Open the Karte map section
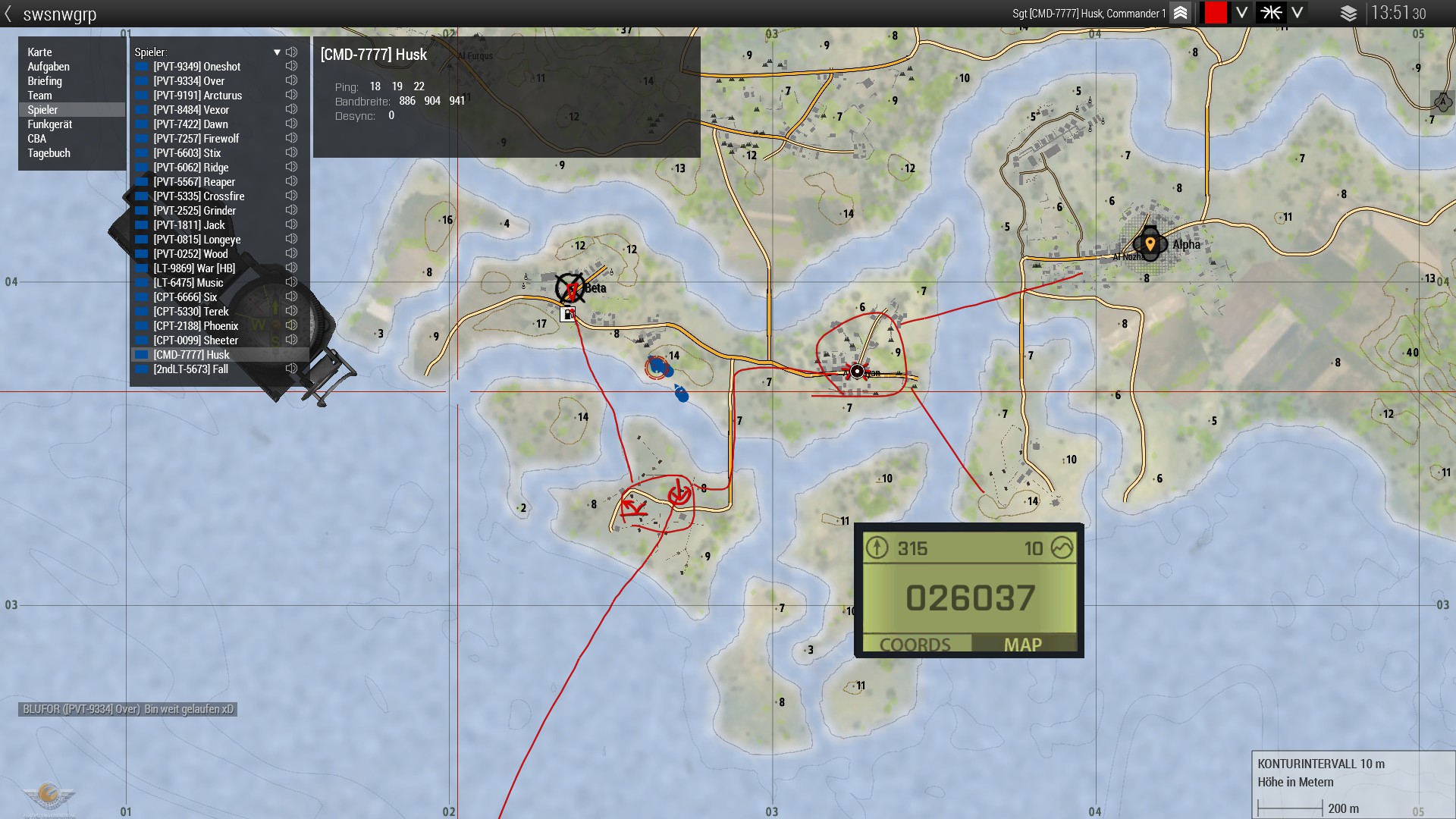Image resolution: width=1456 pixels, height=819 pixels. (40, 52)
